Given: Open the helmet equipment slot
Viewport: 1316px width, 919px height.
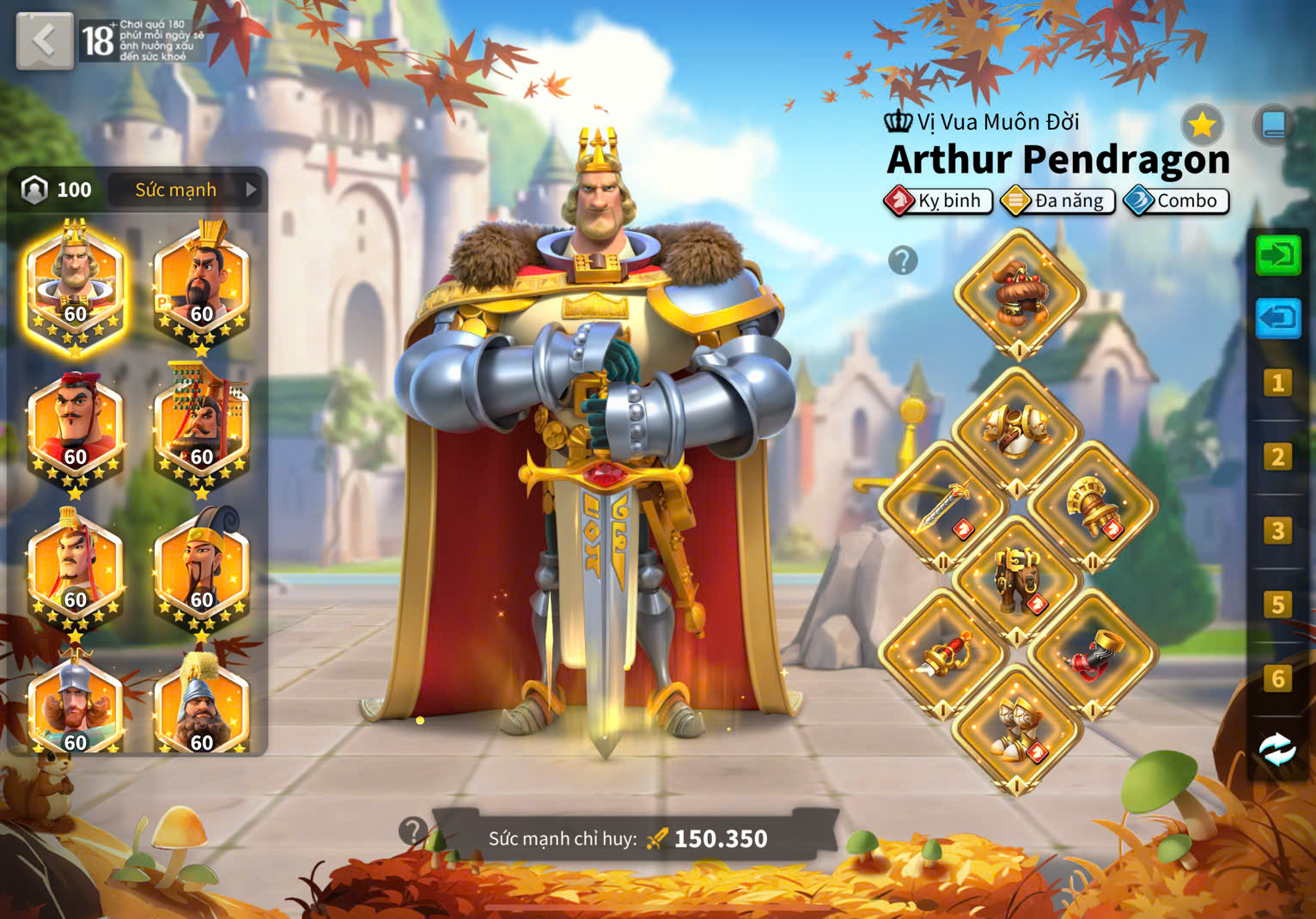Looking at the screenshot, I should click(x=1019, y=292).
